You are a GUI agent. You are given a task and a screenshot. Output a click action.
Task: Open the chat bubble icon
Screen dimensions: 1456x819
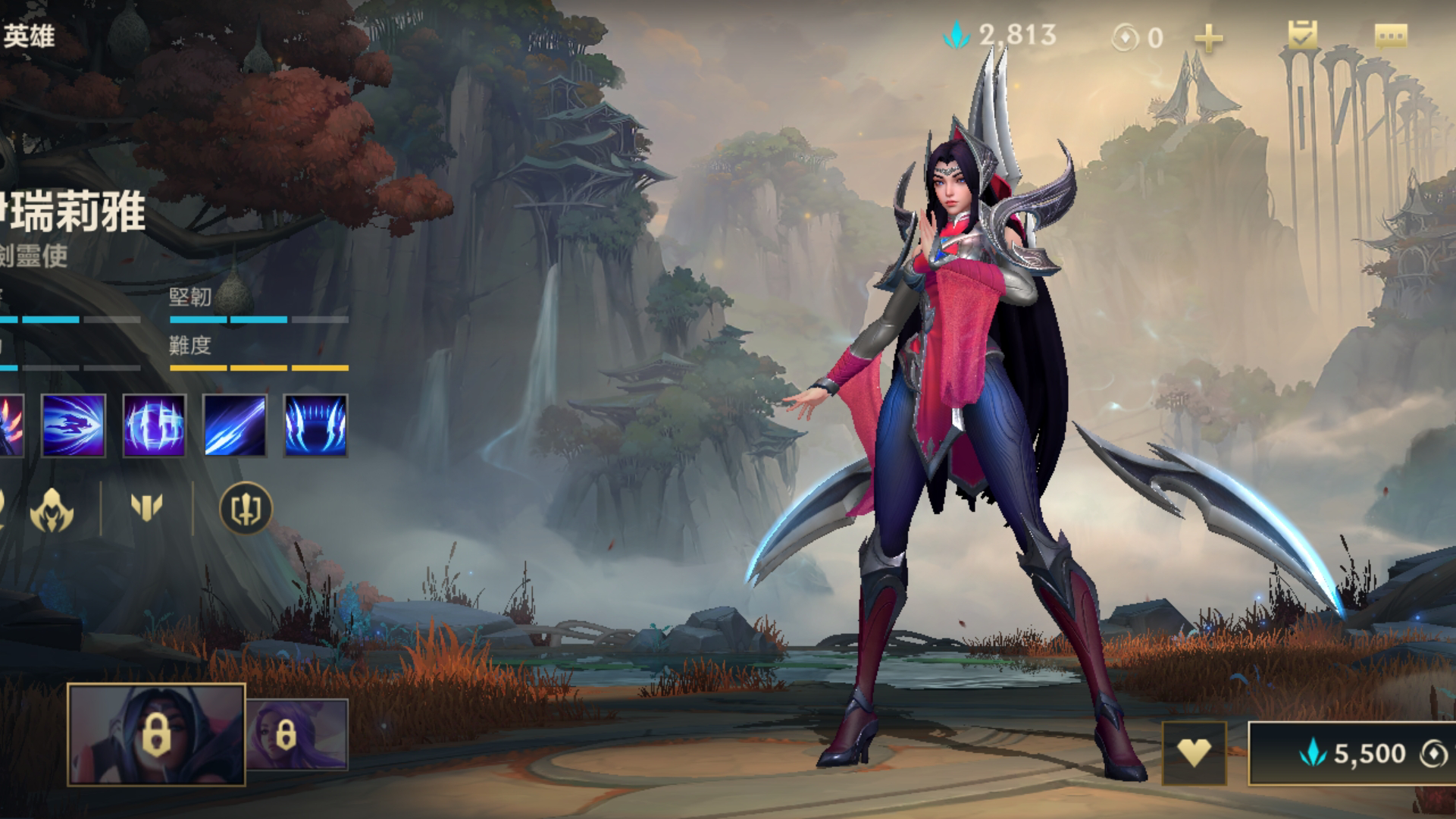tap(1391, 36)
